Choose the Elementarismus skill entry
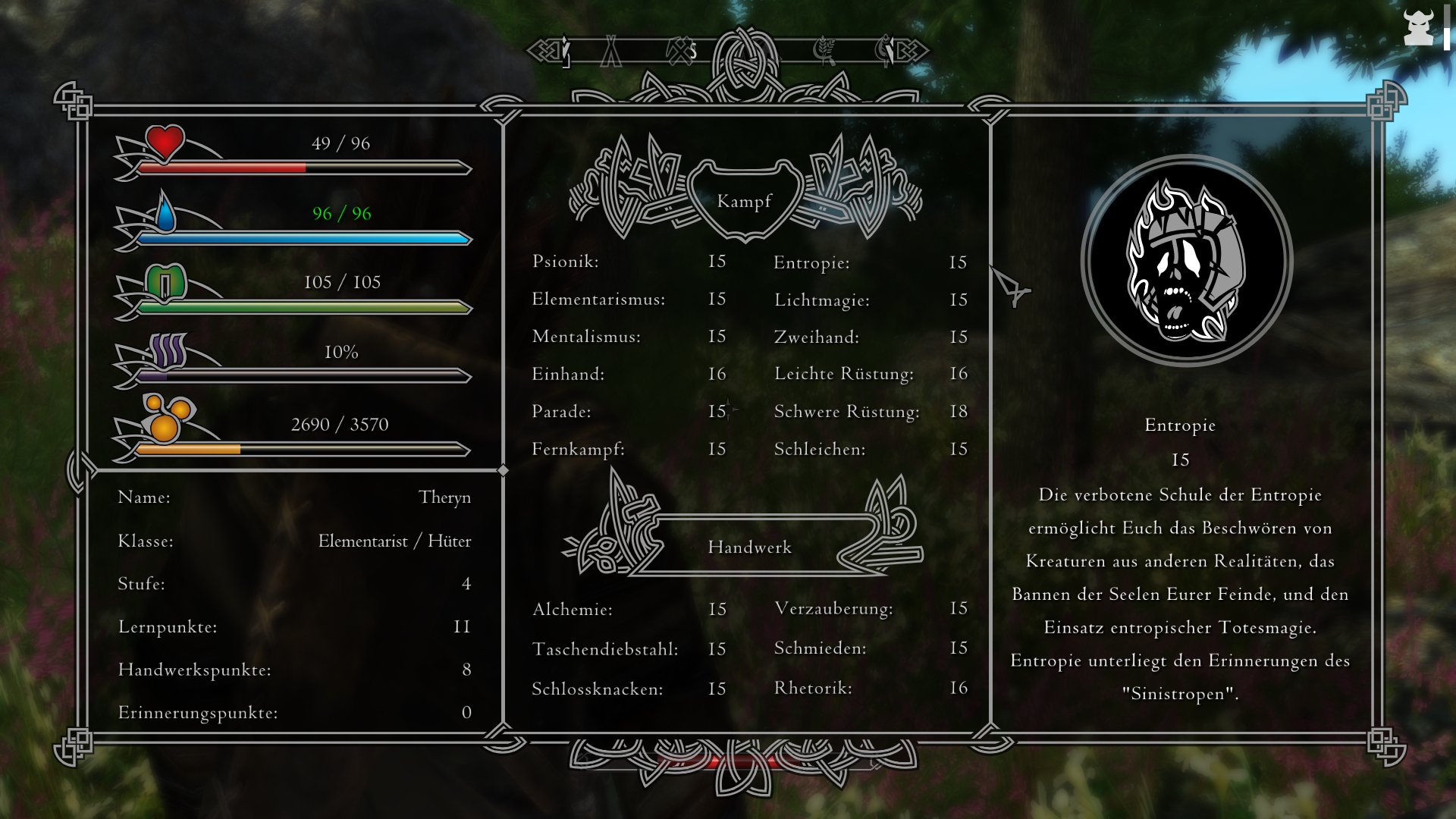The image size is (1456, 819). 598,300
